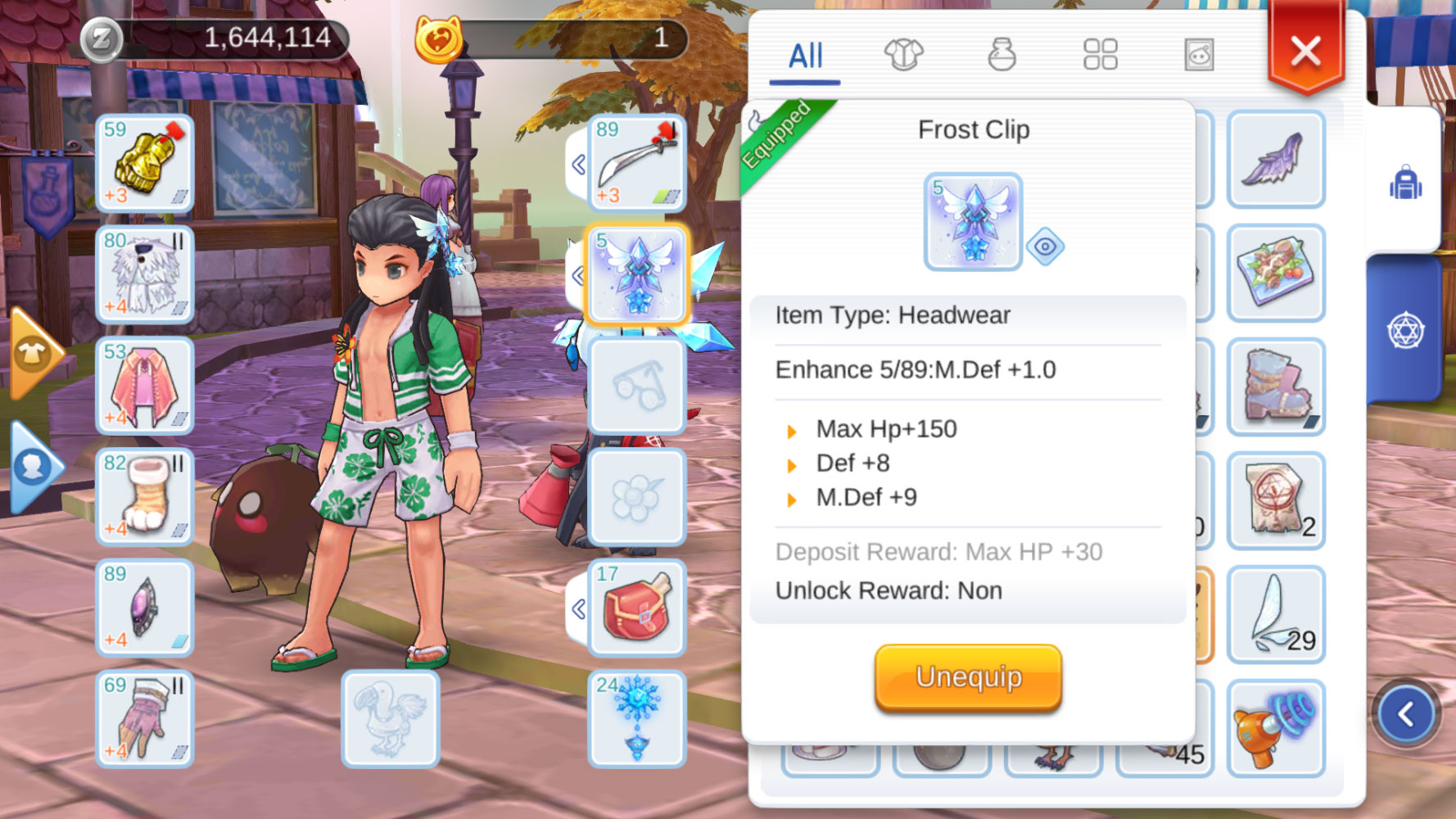Select the curved sword weapon slot
The width and height of the screenshot is (1456, 819).
pos(637,163)
